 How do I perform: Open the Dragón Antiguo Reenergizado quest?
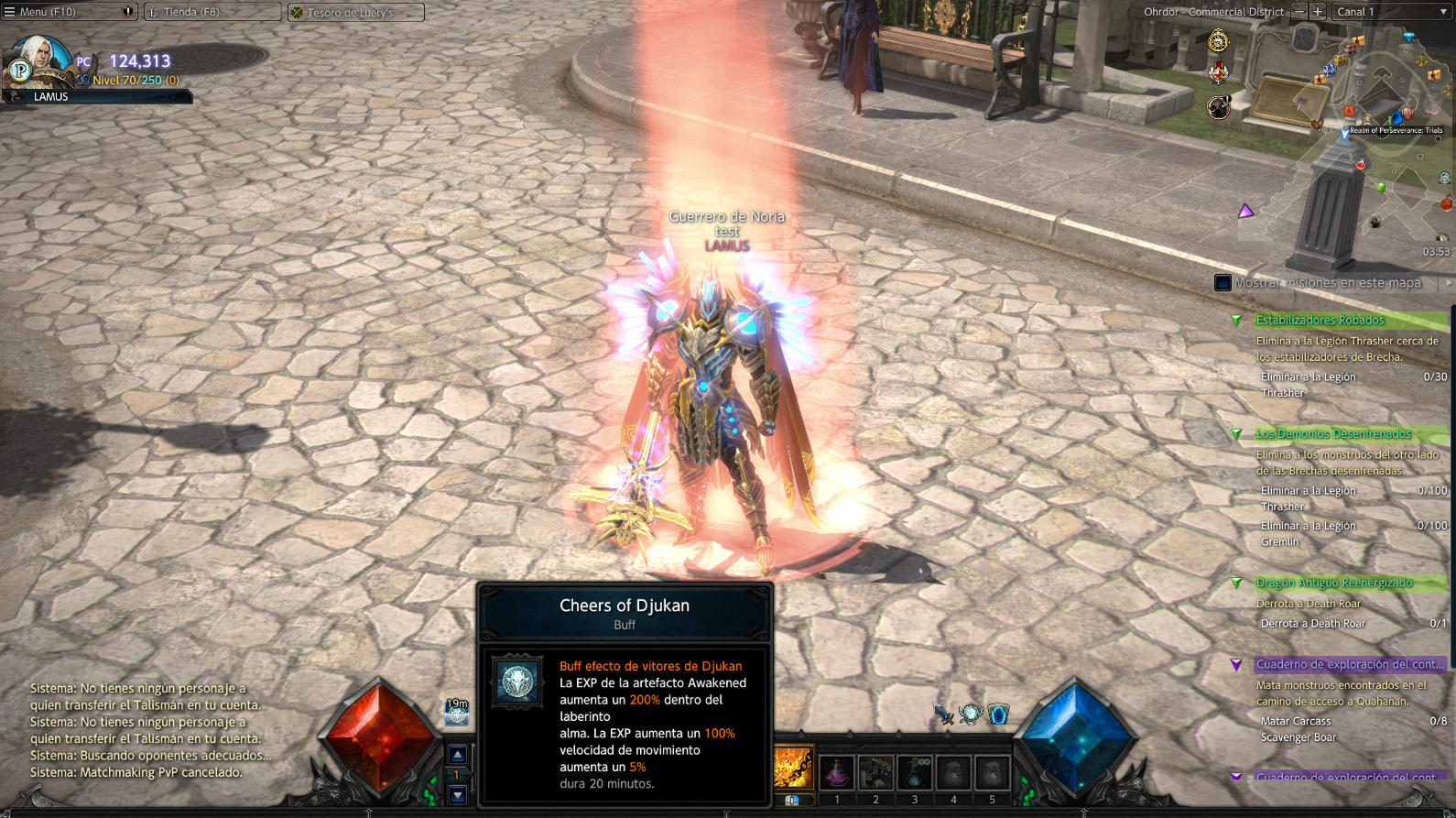[1334, 583]
